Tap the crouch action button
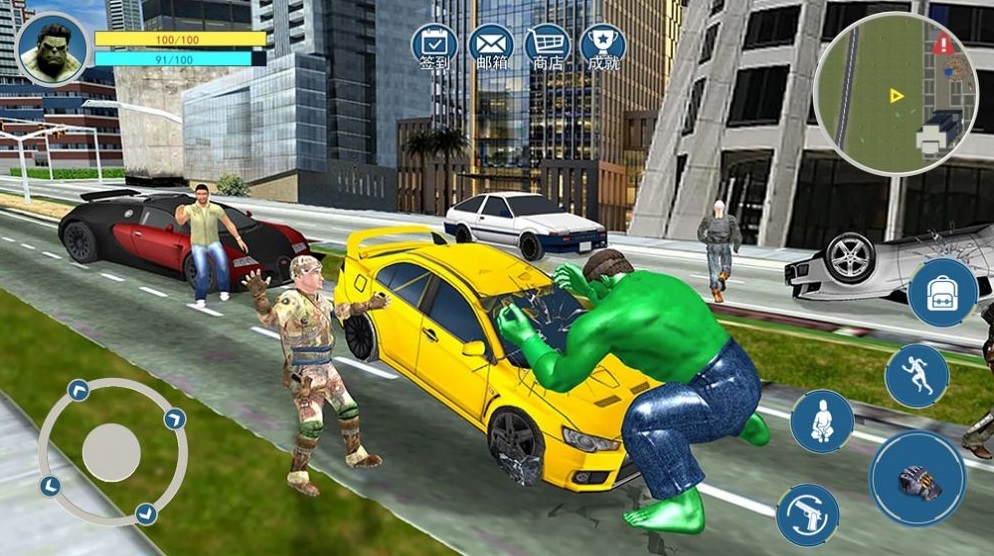Screen dimensions: 994x556 (822, 421)
